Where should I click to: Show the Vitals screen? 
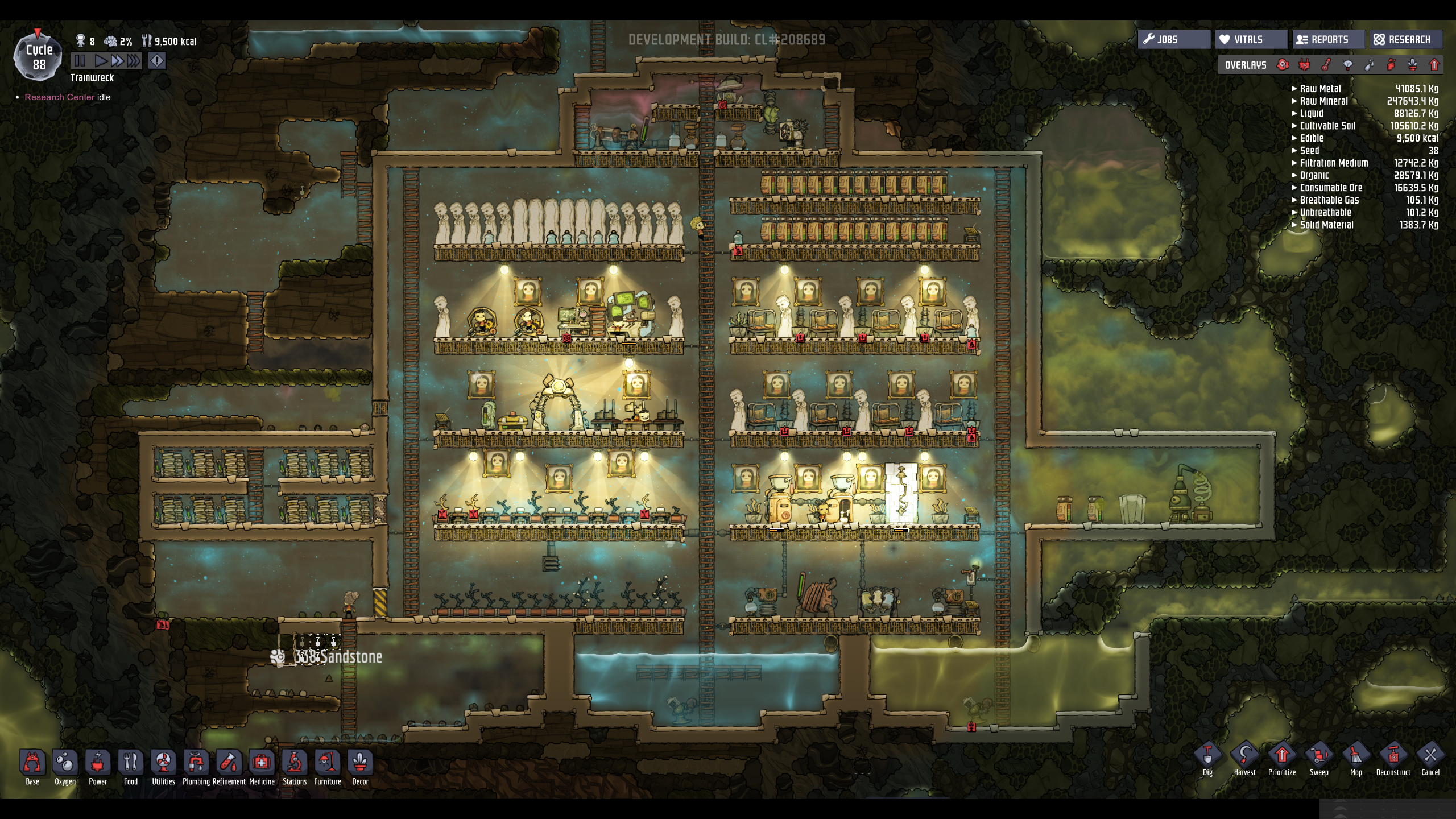[x=1251, y=39]
